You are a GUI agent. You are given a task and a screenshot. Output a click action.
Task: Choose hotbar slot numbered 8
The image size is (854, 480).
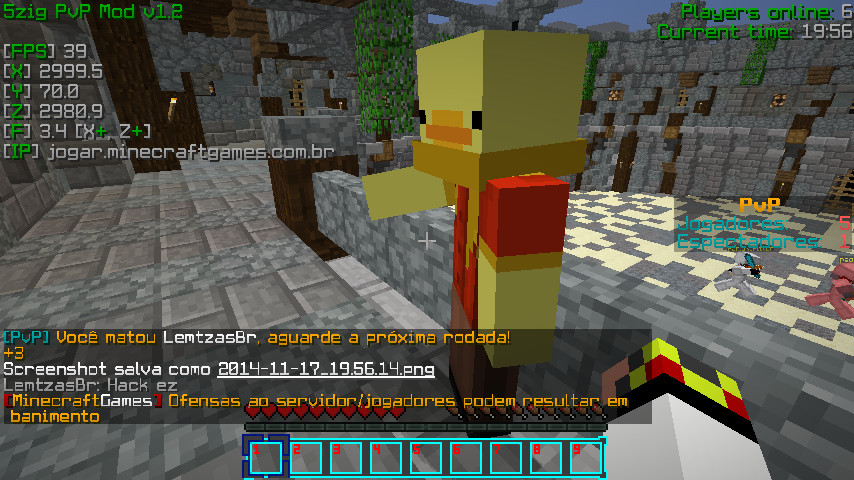pyautogui.click(x=545, y=457)
